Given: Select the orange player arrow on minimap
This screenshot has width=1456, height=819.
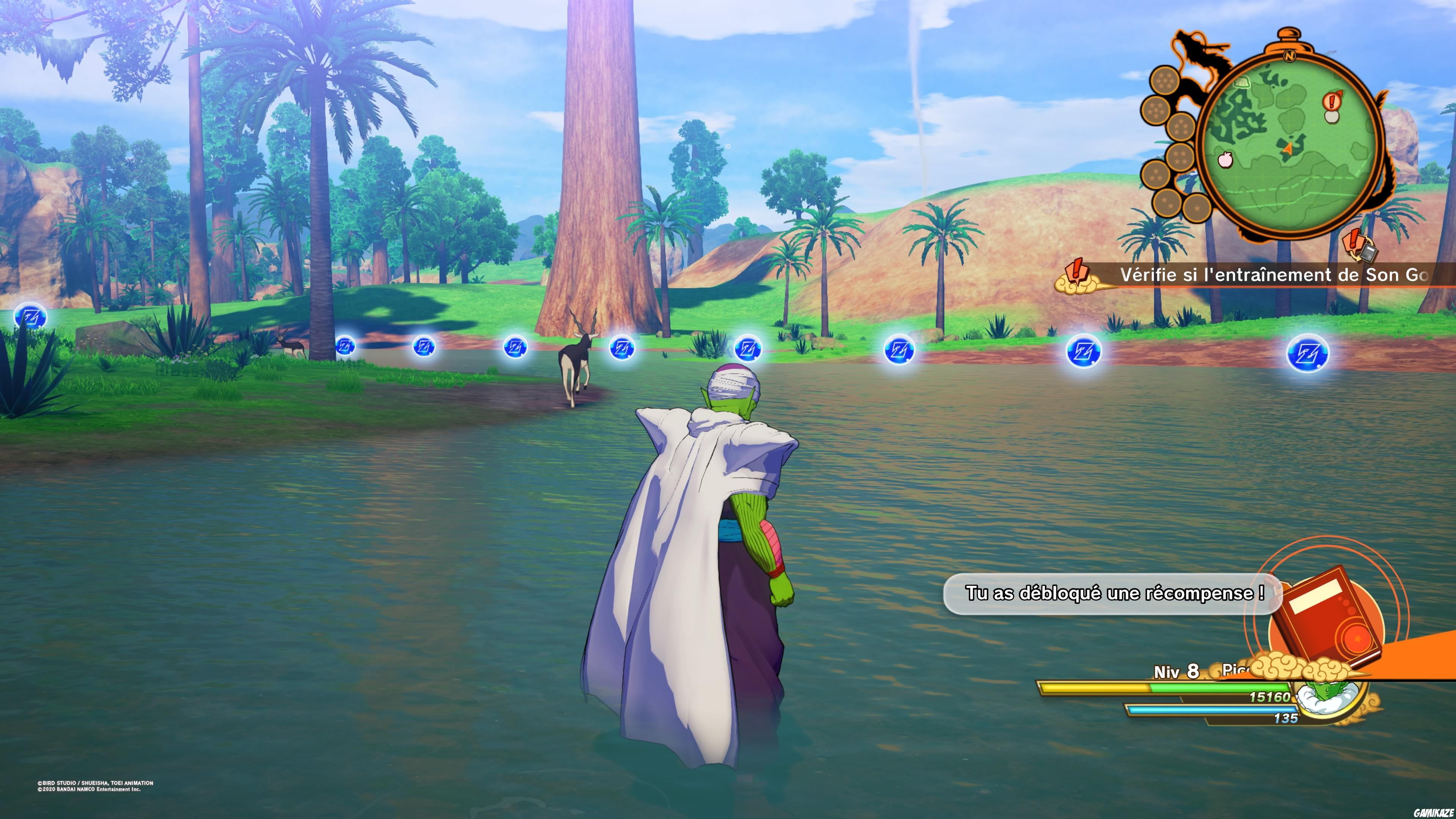Looking at the screenshot, I should [1288, 149].
